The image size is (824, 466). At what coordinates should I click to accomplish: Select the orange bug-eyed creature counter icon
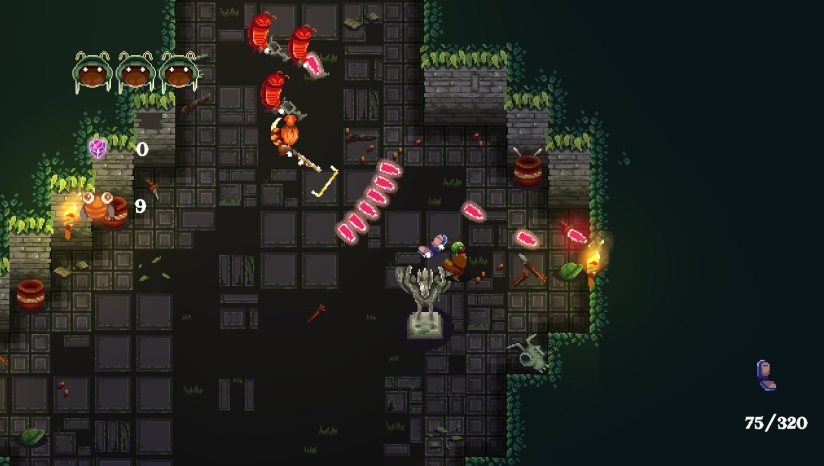tap(100, 207)
